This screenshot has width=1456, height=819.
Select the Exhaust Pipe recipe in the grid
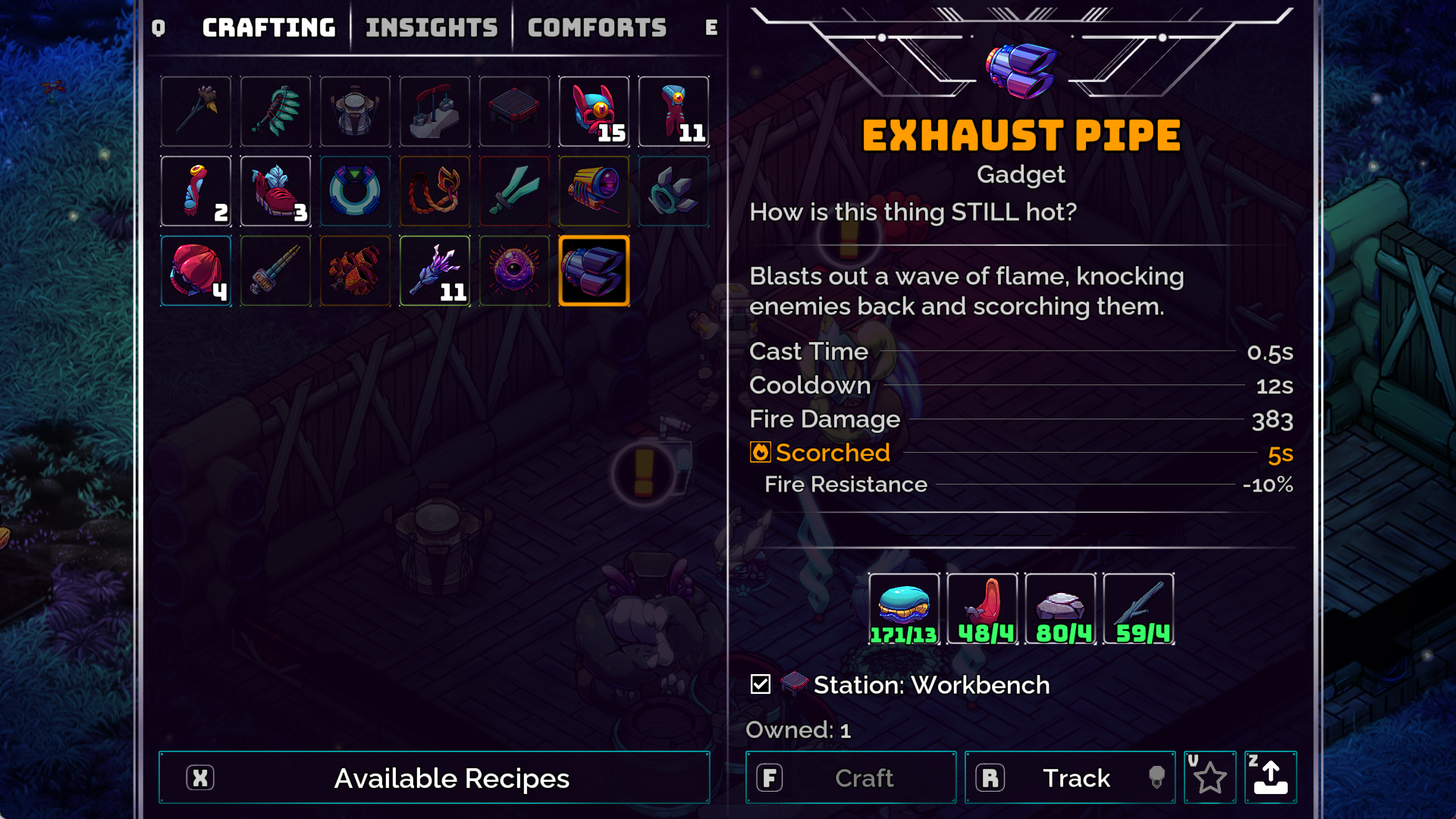tap(594, 271)
